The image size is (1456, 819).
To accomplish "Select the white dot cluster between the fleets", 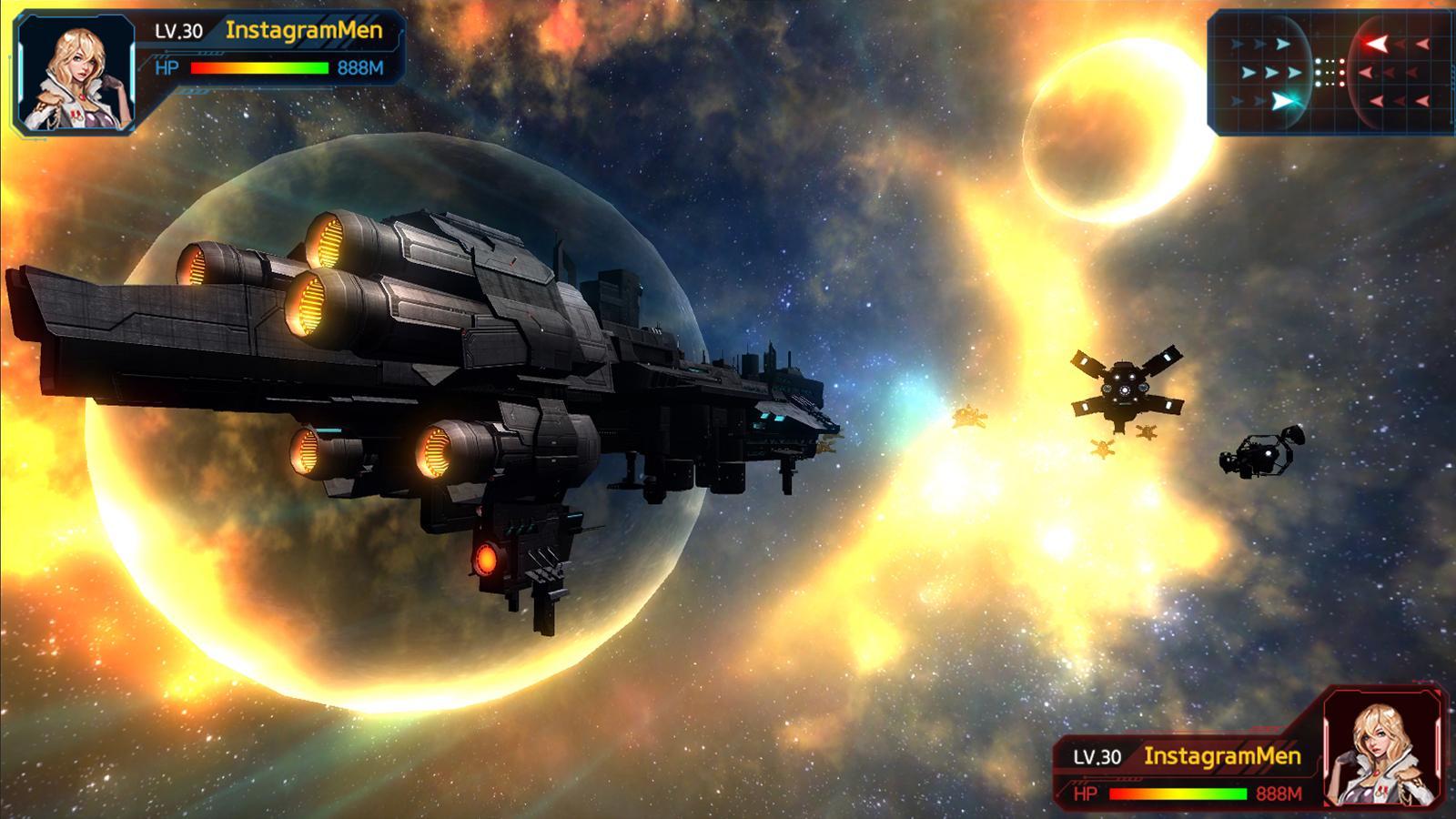I will 1330,73.
